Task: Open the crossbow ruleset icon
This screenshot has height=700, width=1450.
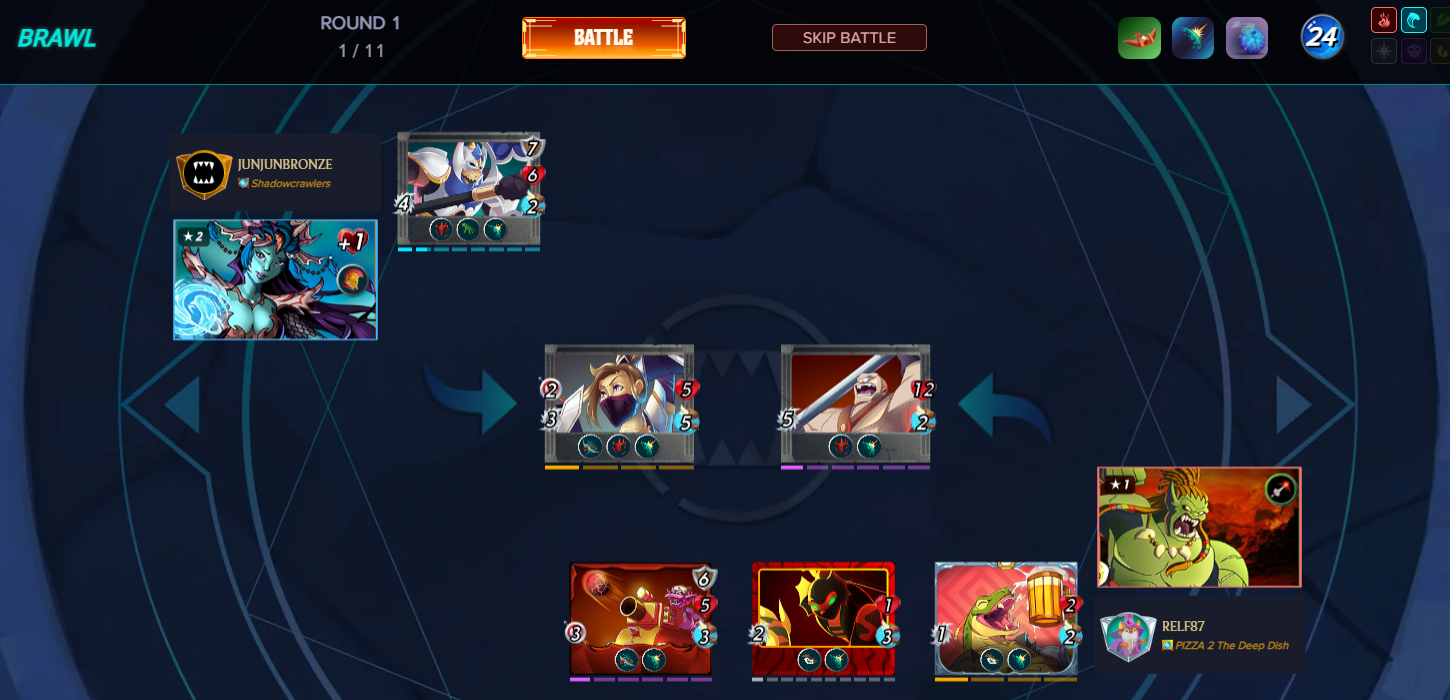Action: point(1139,38)
